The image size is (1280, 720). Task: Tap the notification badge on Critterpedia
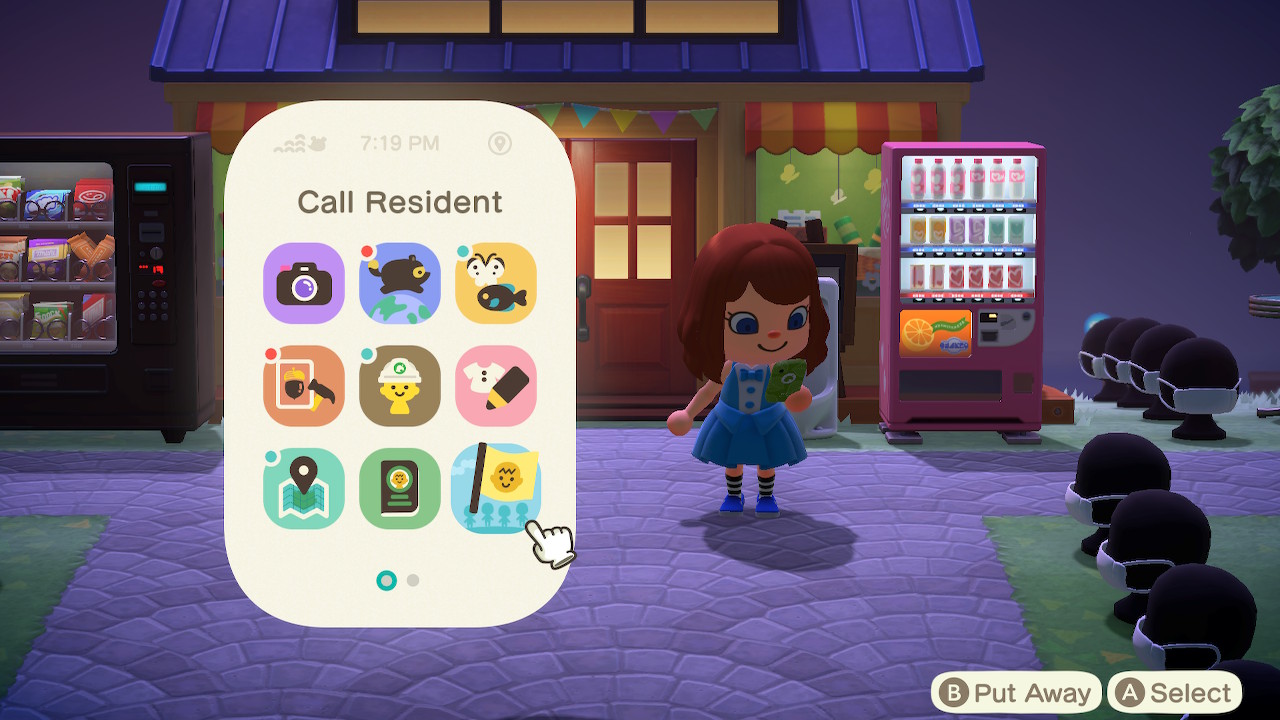[462, 252]
